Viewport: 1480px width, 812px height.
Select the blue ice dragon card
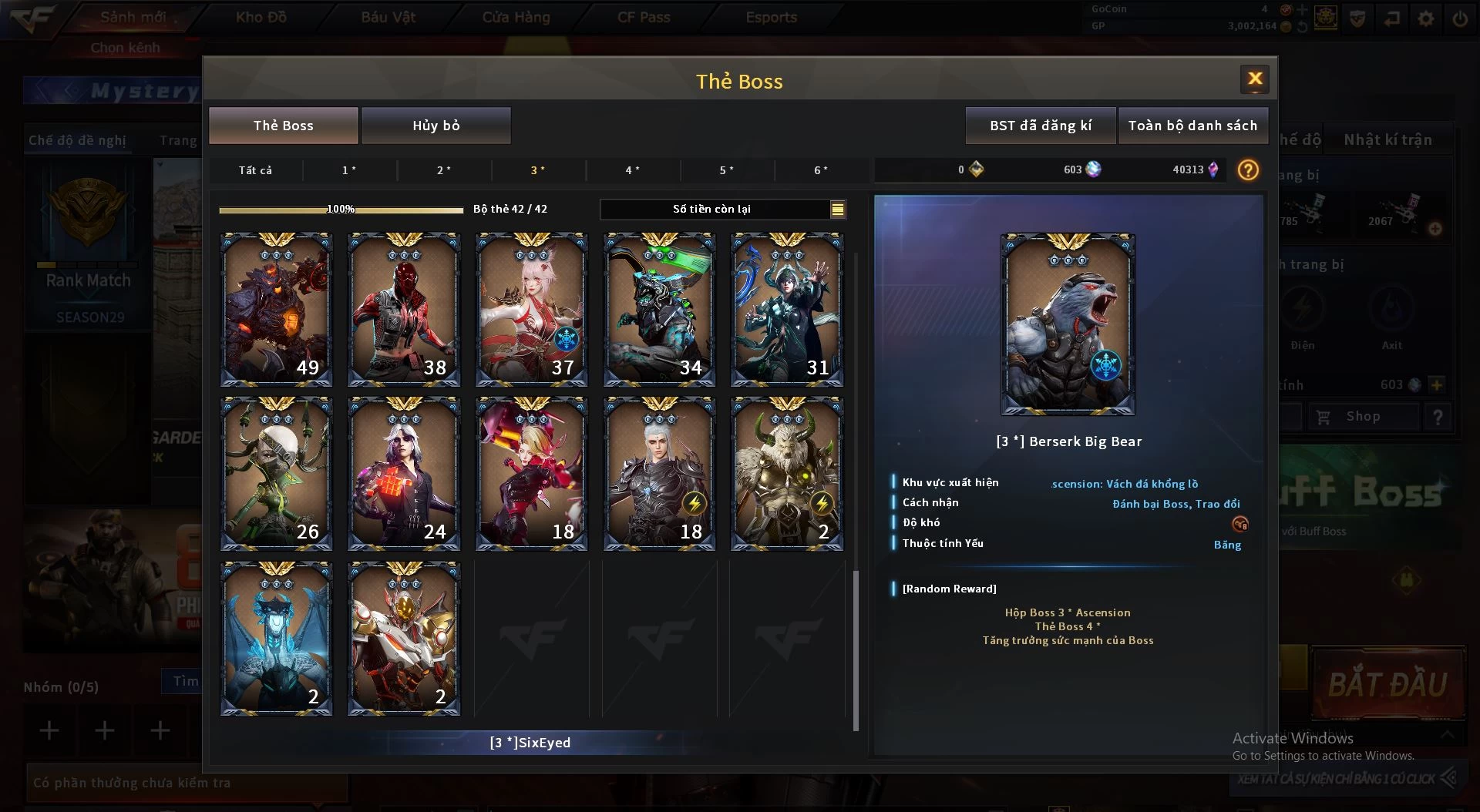click(276, 638)
